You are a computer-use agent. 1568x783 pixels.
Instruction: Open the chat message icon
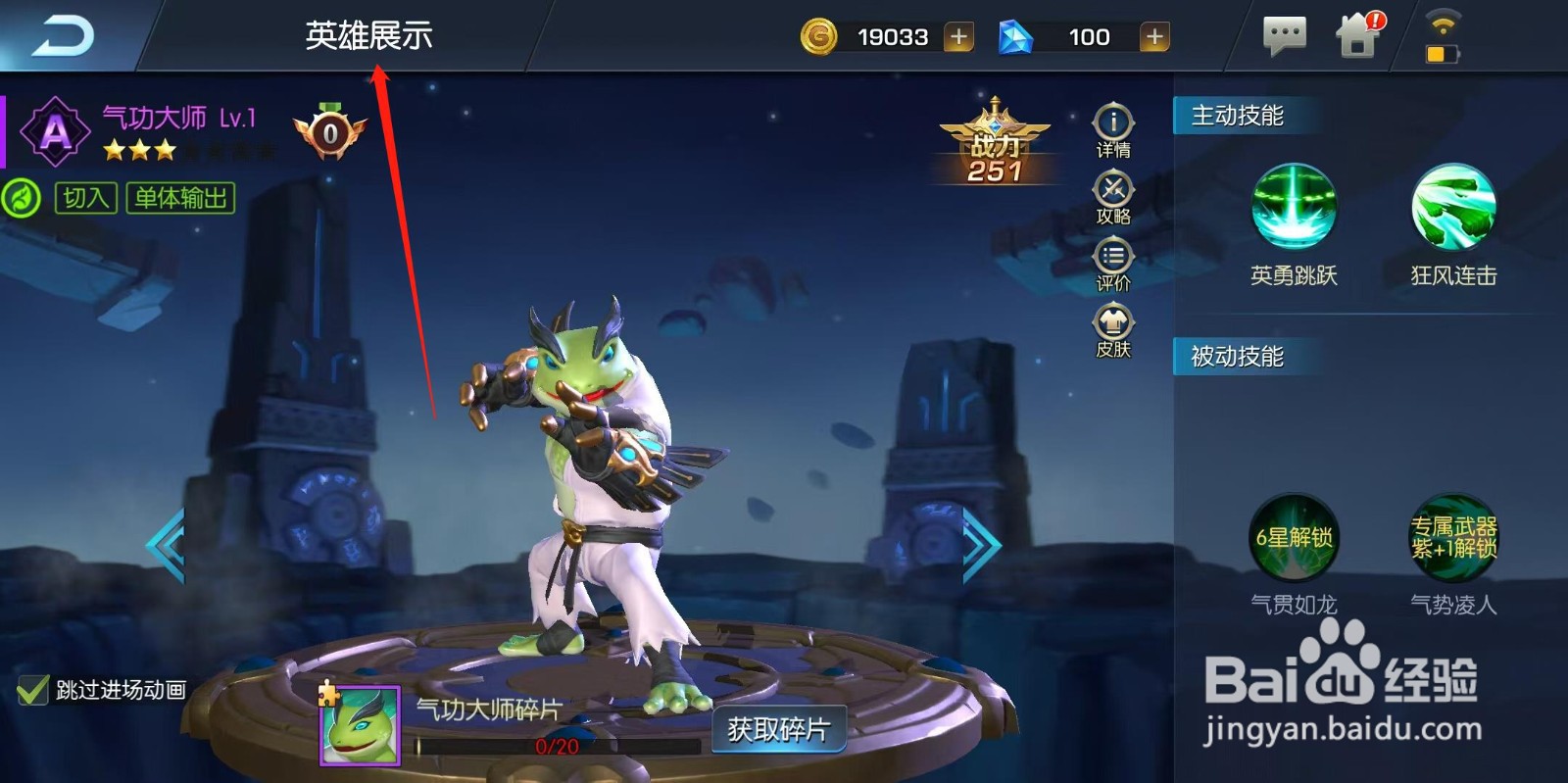[1284, 36]
